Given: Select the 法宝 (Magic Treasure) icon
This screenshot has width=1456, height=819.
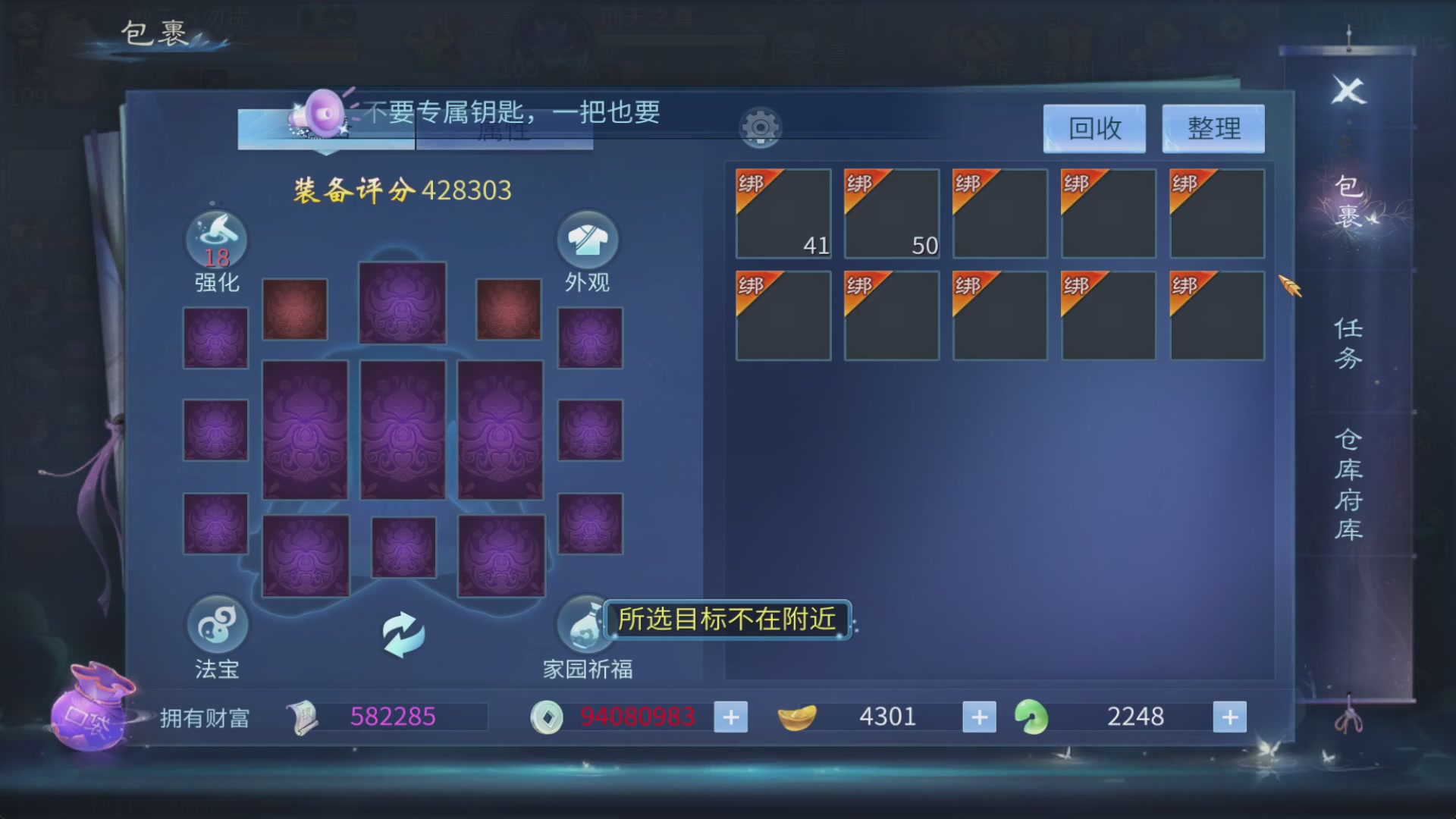Looking at the screenshot, I should [216, 624].
